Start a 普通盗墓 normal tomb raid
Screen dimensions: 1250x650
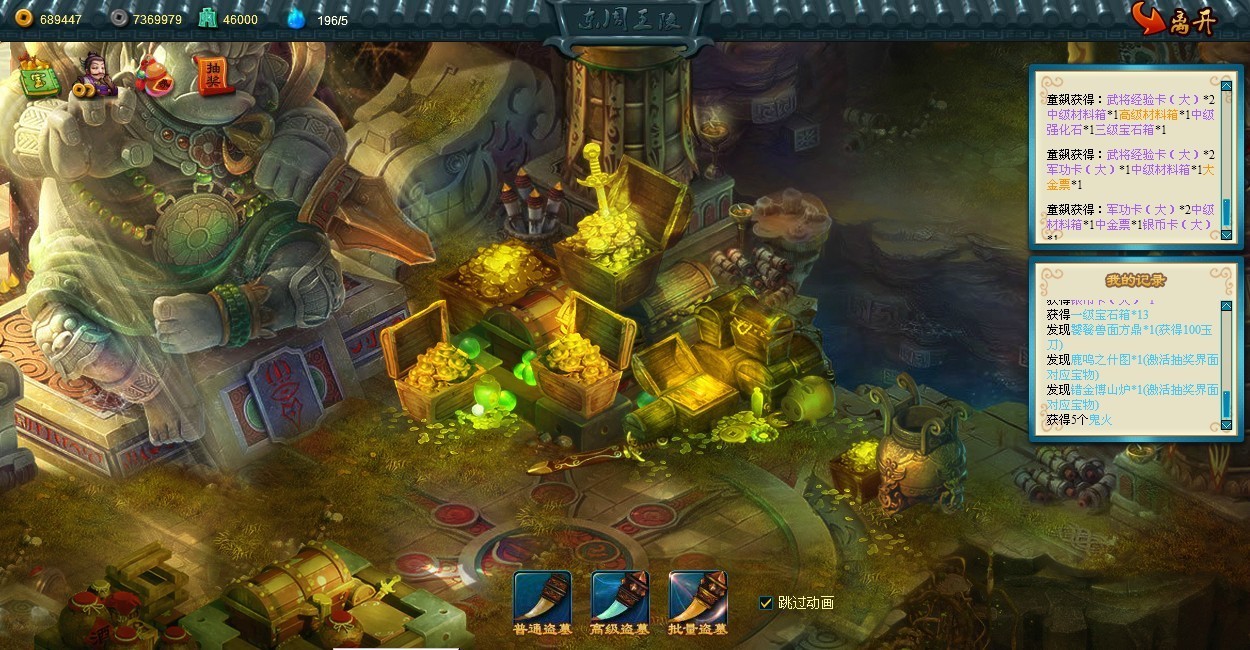pos(542,597)
